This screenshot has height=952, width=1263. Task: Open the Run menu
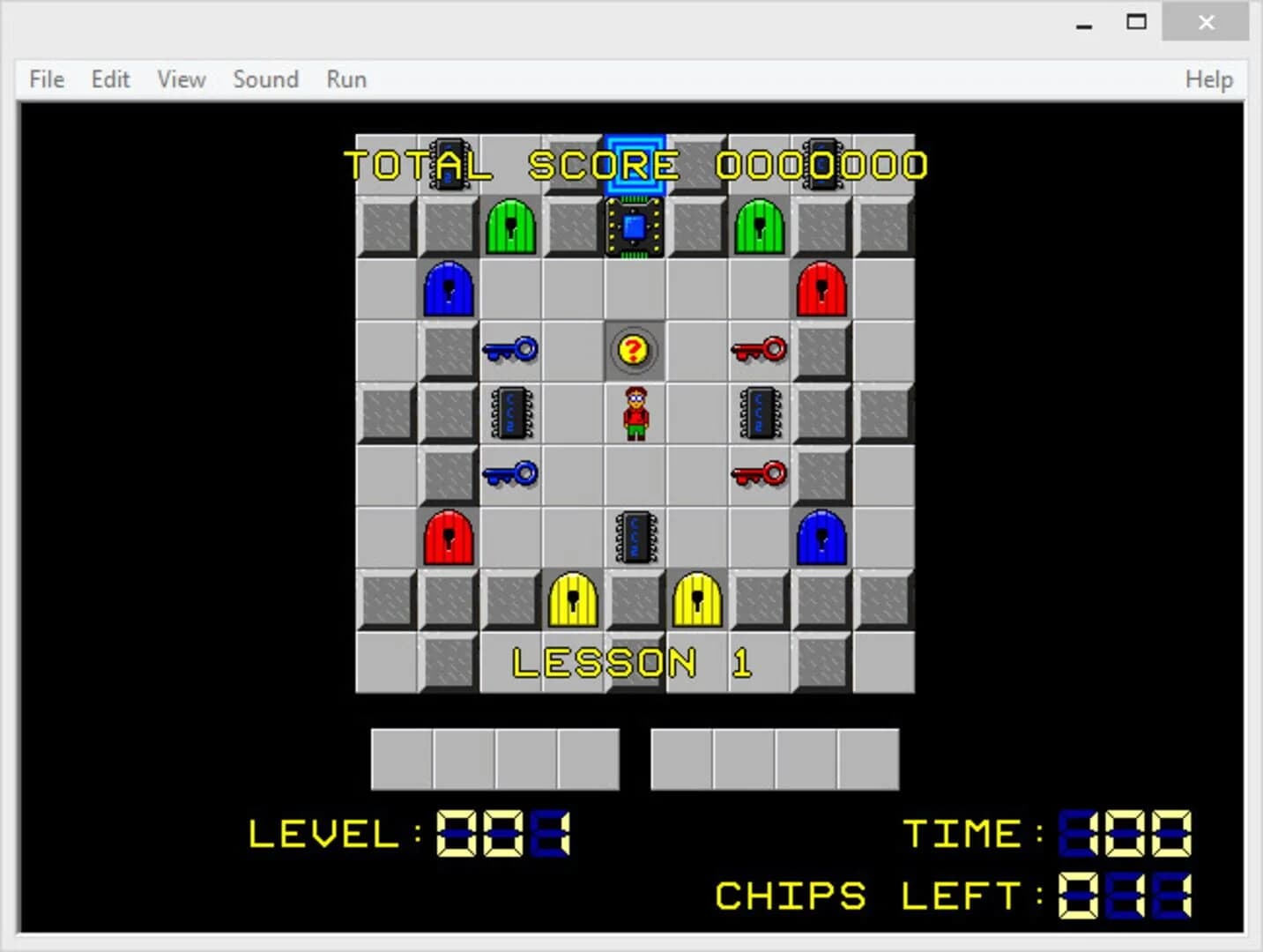point(345,79)
